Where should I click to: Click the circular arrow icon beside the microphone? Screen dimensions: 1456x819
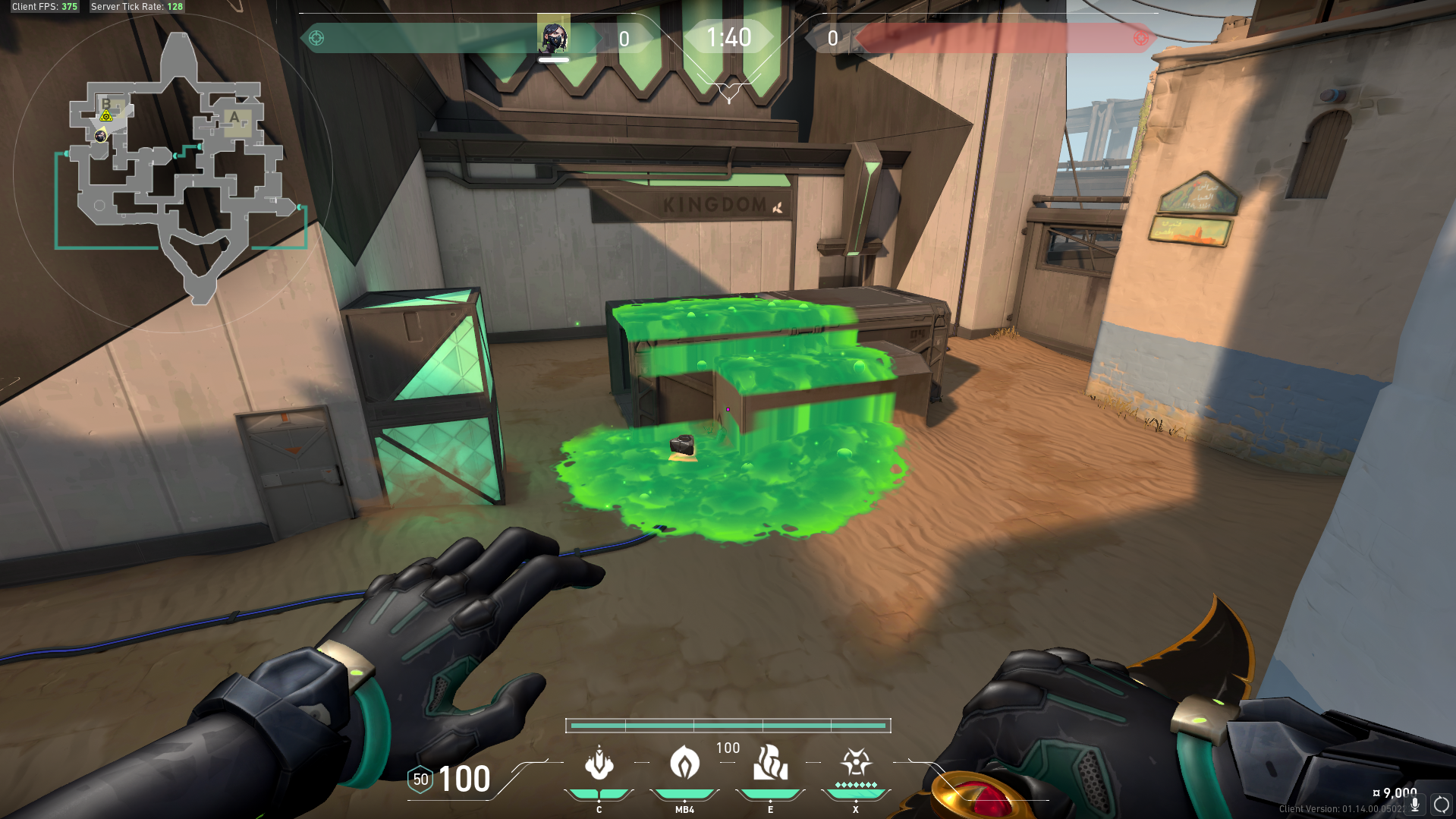[x=1441, y=805]
